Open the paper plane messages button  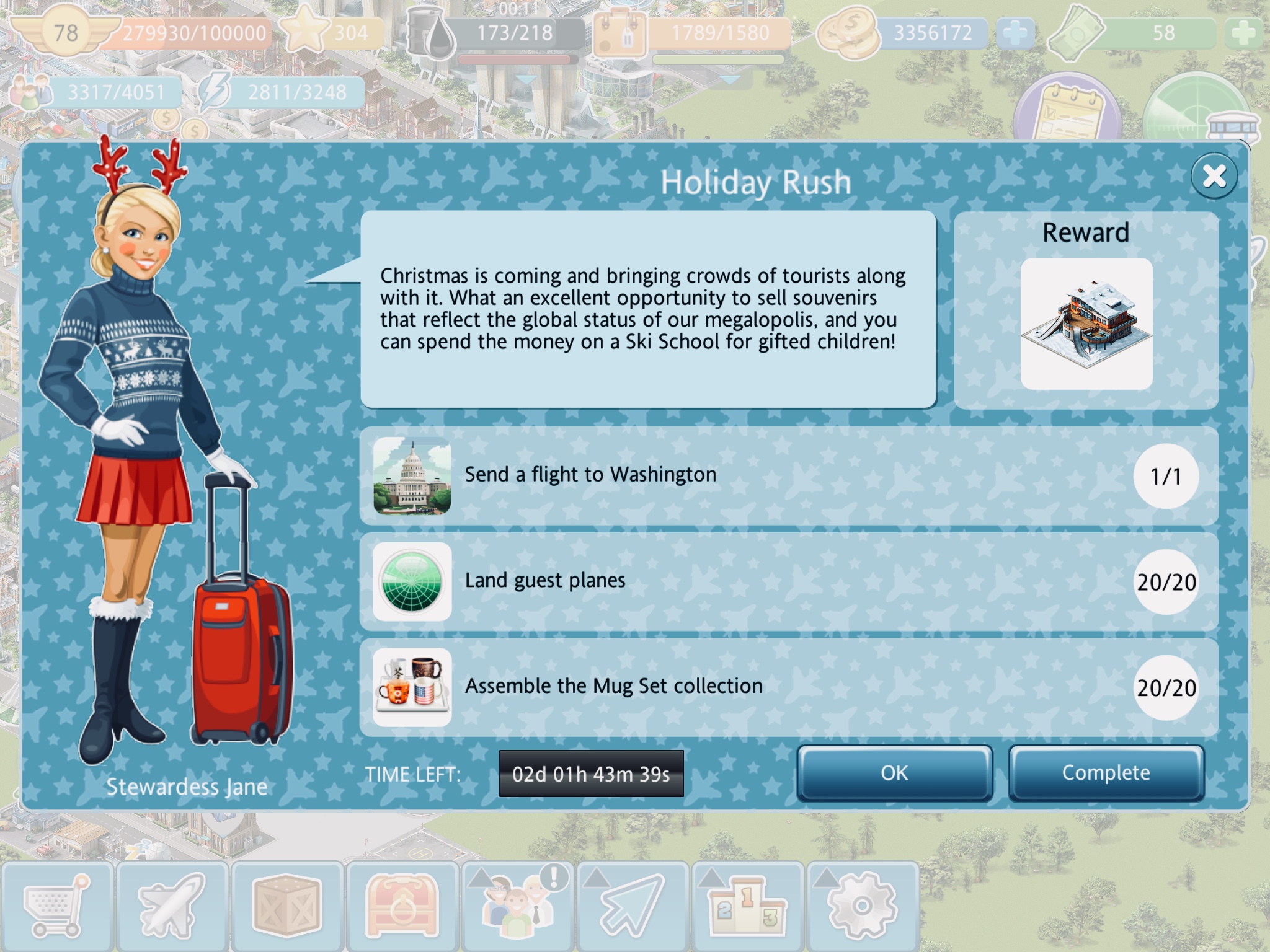coord(633,906)
